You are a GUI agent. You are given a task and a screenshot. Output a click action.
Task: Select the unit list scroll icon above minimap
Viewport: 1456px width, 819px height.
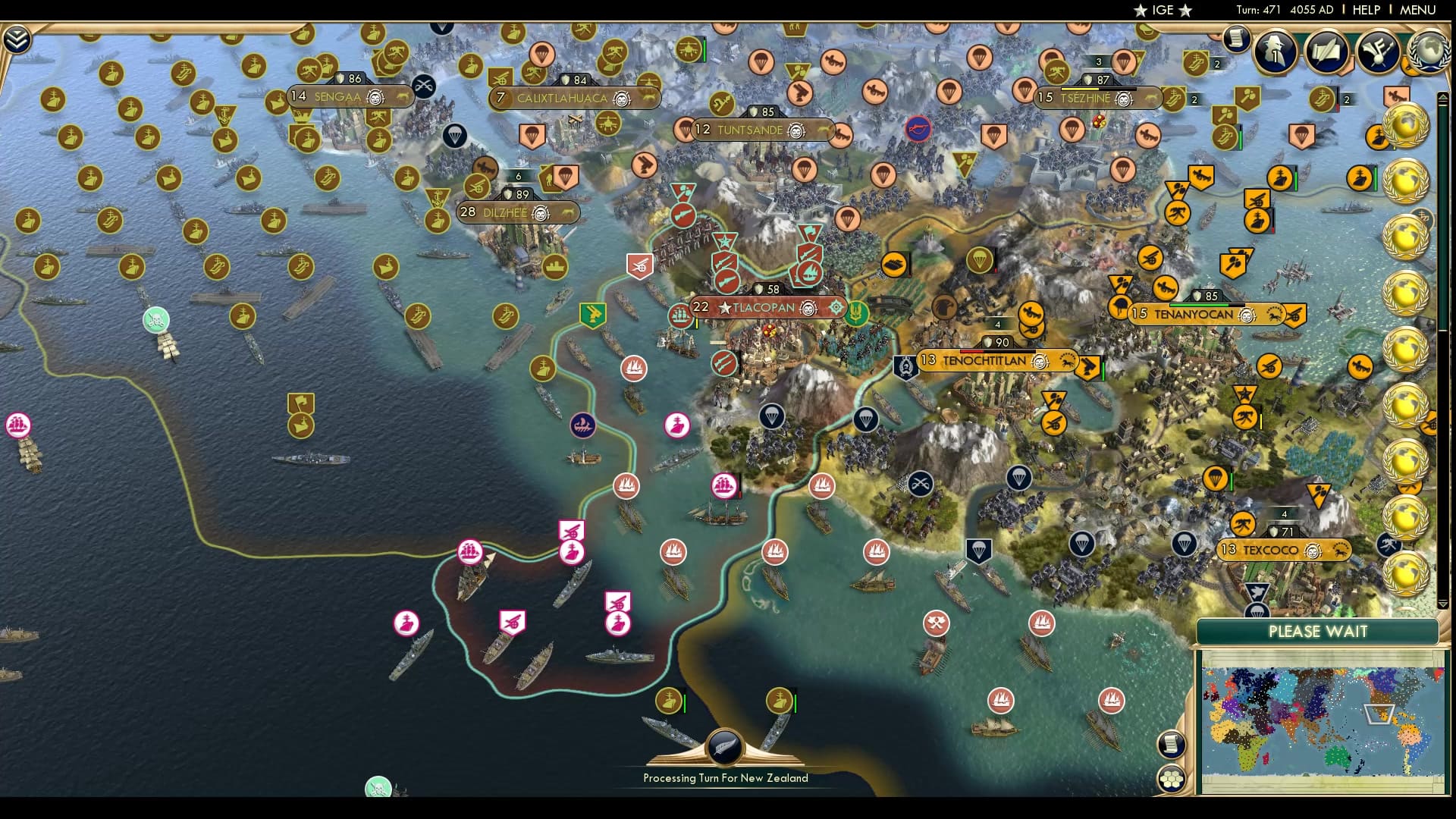pyautogui.click(x=1170, y=745)
